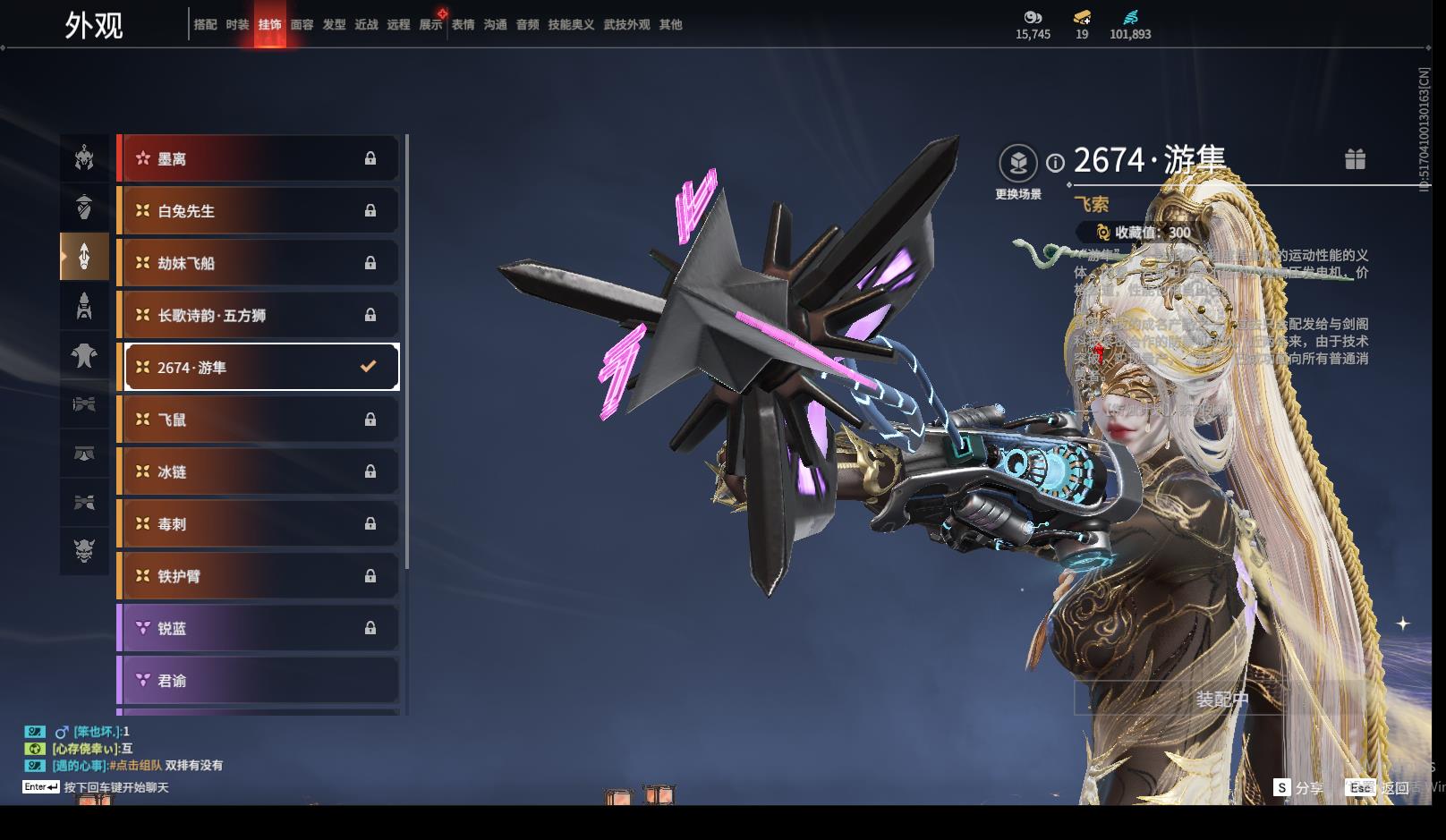Image resolution: width=1446 pixels, height=840 pixels.
Task: Select the 面容 tab
Action: (x=302, y=25)
